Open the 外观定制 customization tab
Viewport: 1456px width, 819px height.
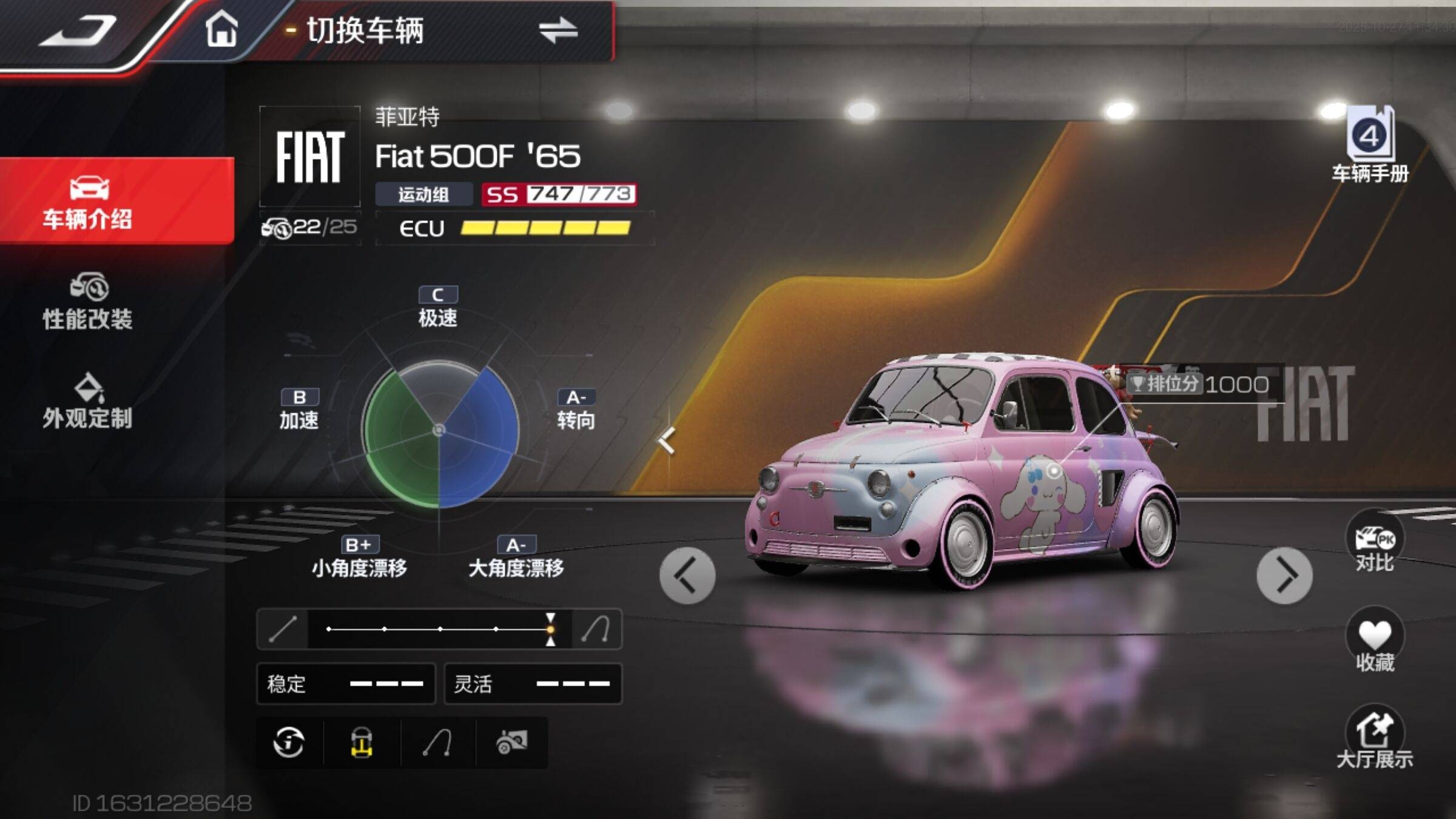coord(87,402)
